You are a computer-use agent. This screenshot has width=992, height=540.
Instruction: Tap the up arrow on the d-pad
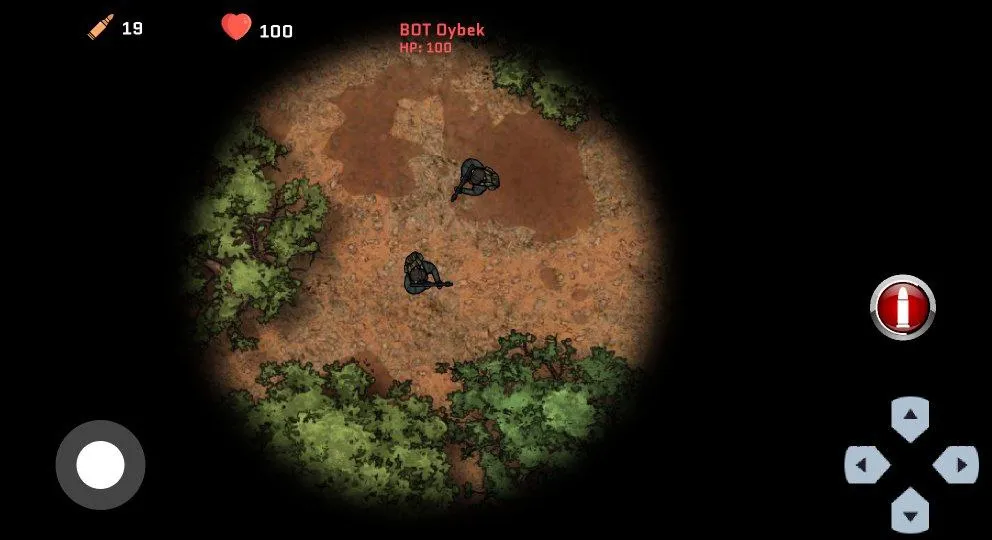(910, 417)
